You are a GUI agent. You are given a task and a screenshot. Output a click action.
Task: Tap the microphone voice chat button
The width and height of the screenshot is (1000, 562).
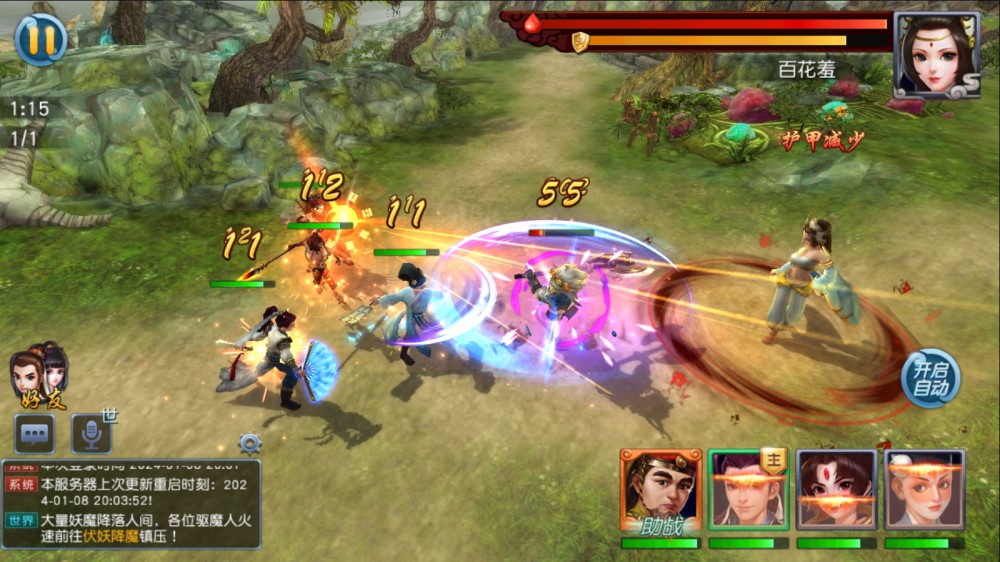pyautogui.click(x=91, y=433)
